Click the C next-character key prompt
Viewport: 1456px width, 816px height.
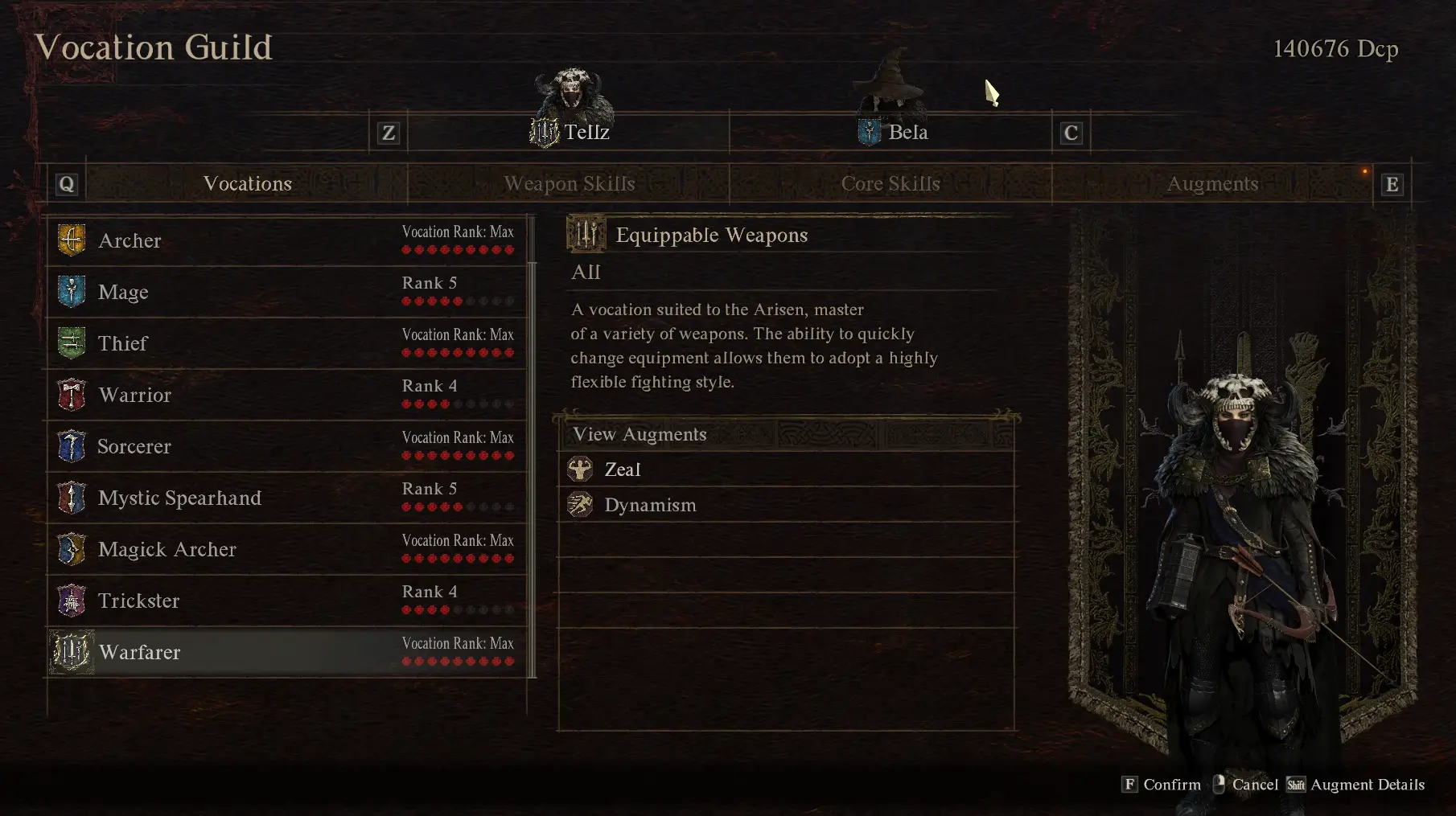[1071, 133]
